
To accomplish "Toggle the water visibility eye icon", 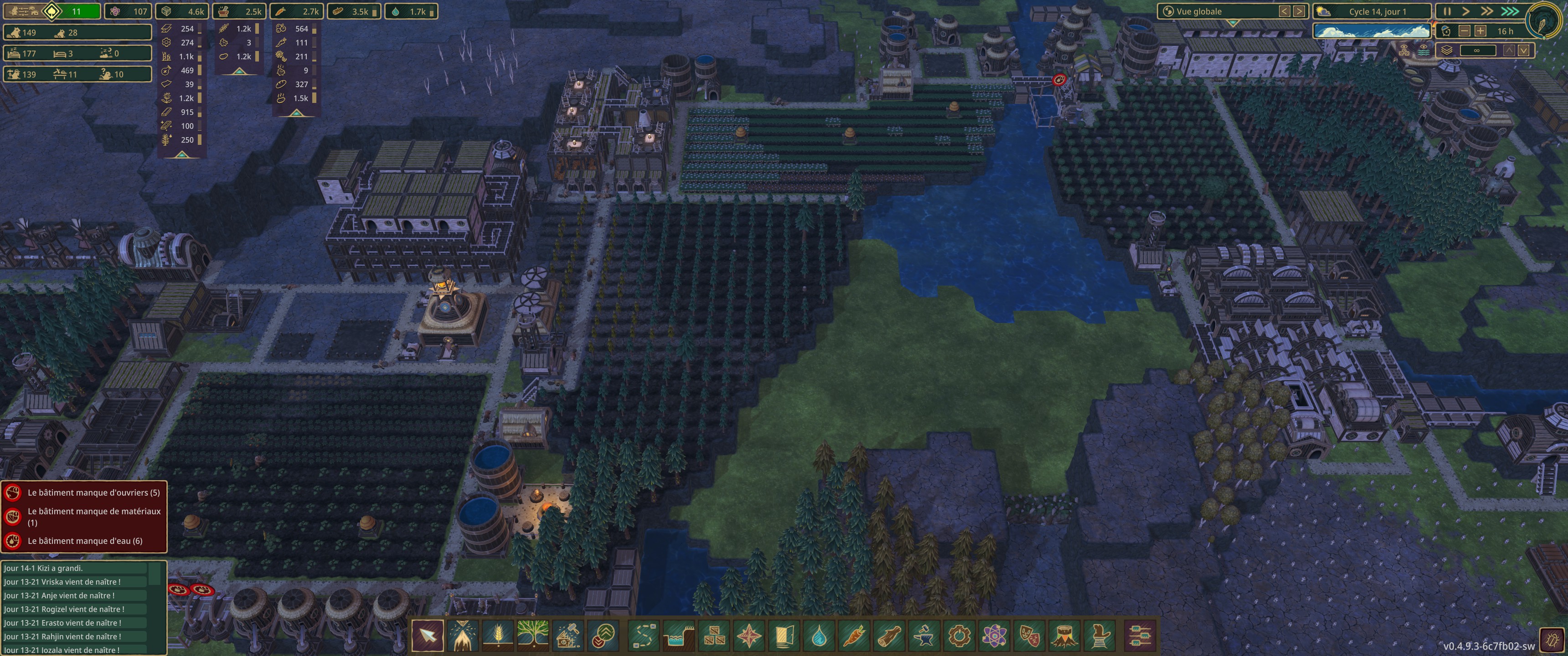I will tap(1424, 51).
